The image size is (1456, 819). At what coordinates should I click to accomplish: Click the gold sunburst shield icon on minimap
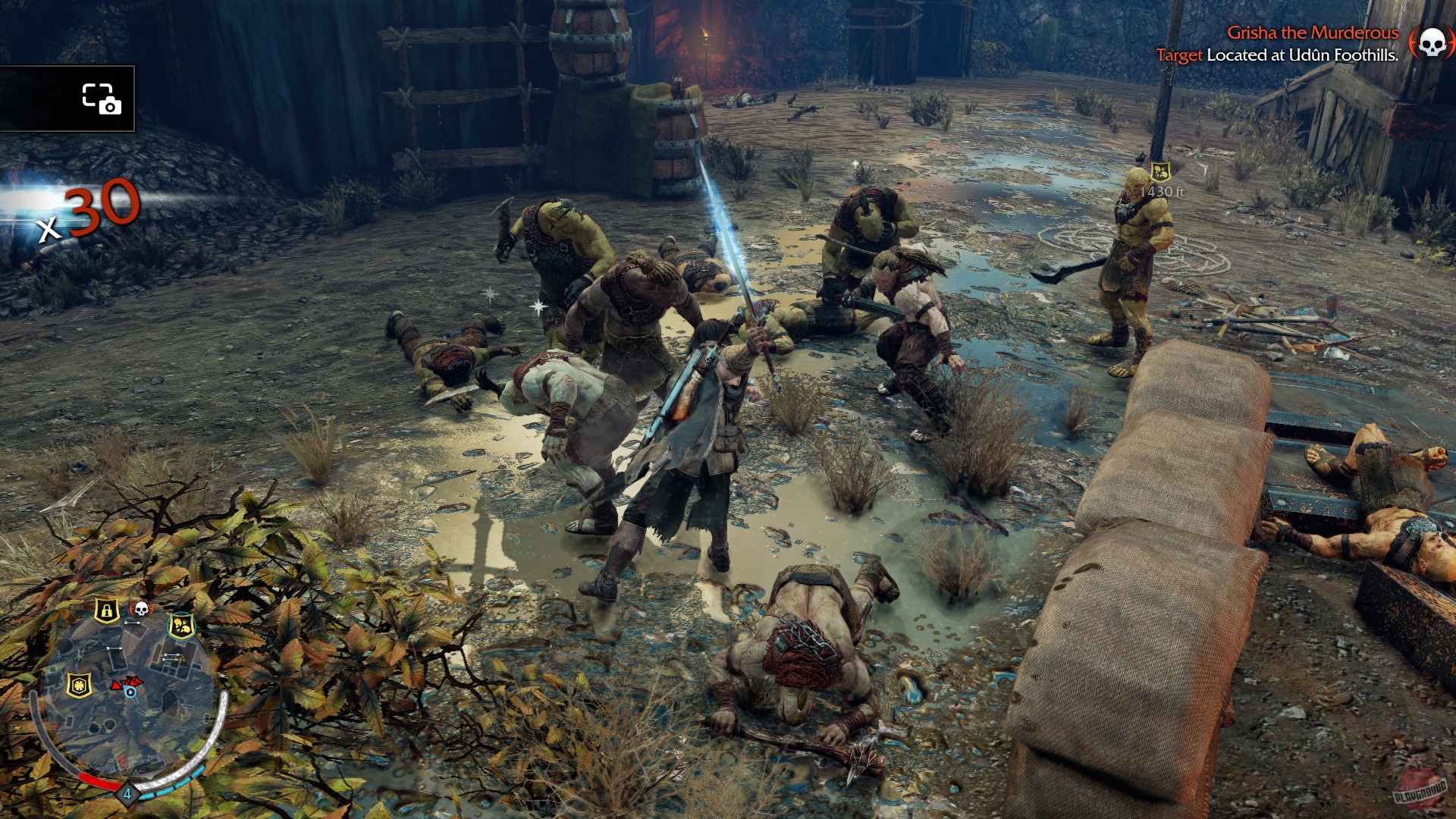point(79,684)
